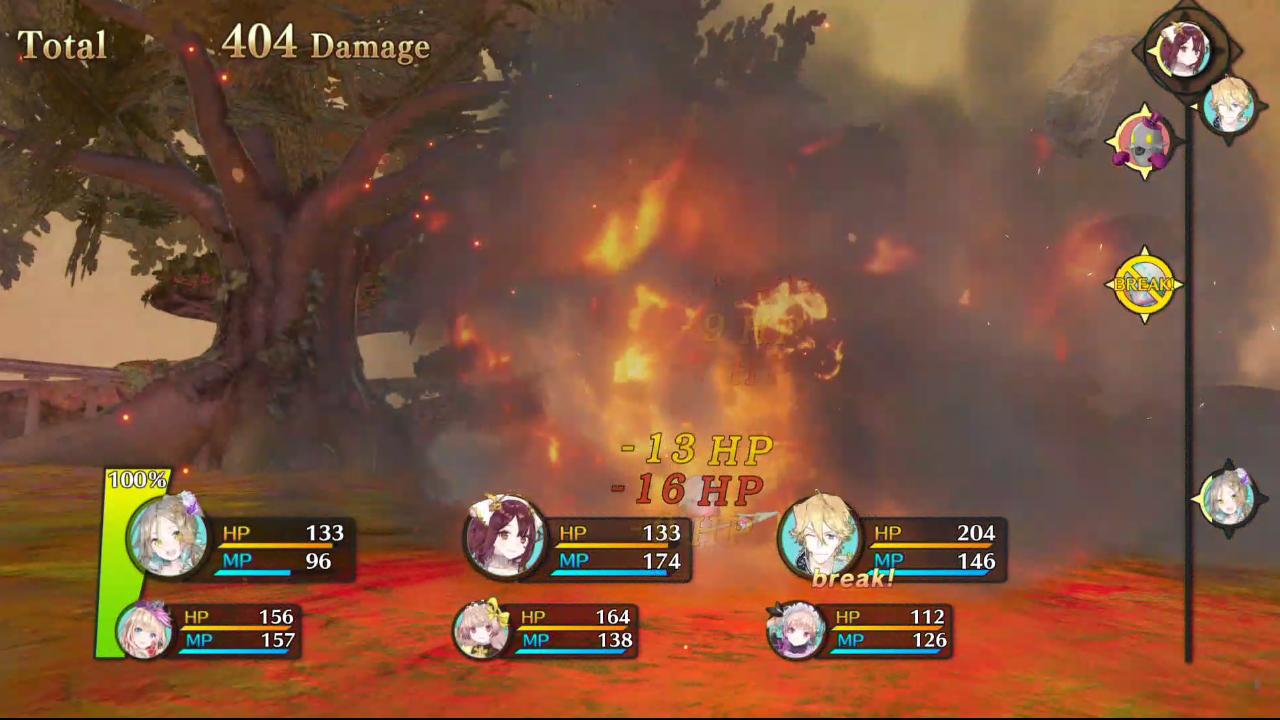Choose the dark-red-haired girl's party portrait

click(x=505, y=537)
